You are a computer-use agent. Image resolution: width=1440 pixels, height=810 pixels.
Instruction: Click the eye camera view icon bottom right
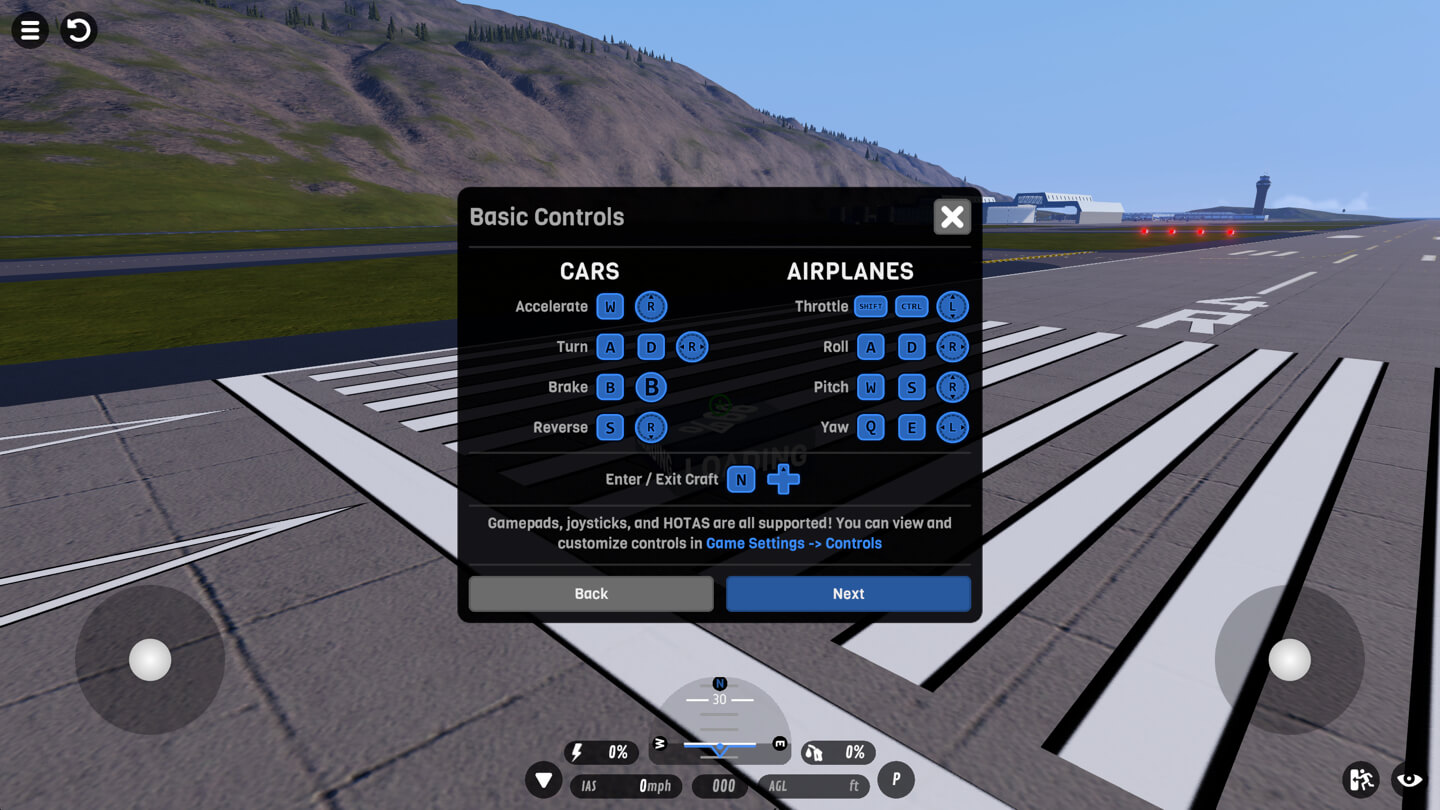[x=1407, y=779]
